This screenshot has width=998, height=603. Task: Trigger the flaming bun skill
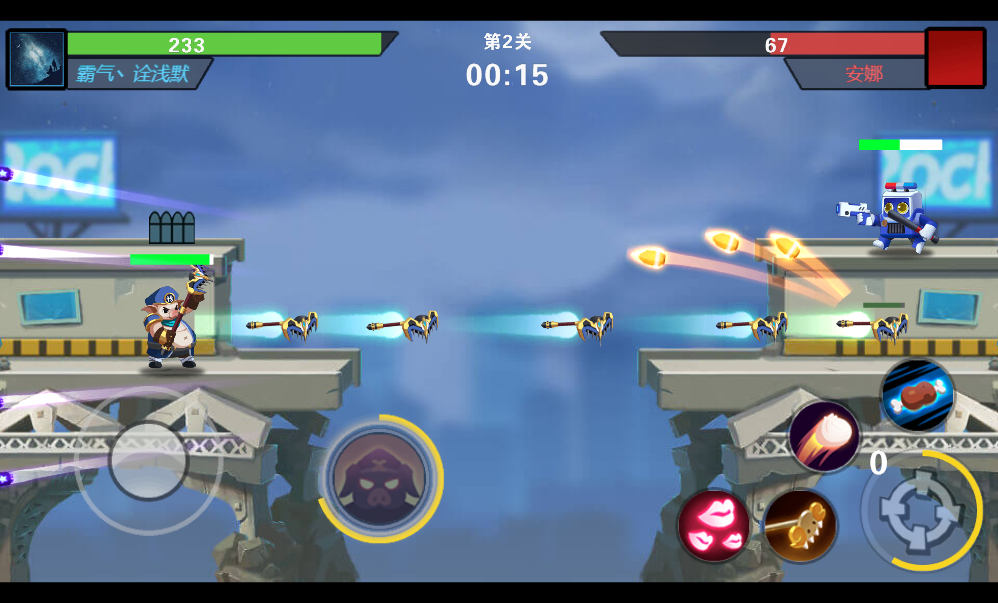tap(824, 436)
